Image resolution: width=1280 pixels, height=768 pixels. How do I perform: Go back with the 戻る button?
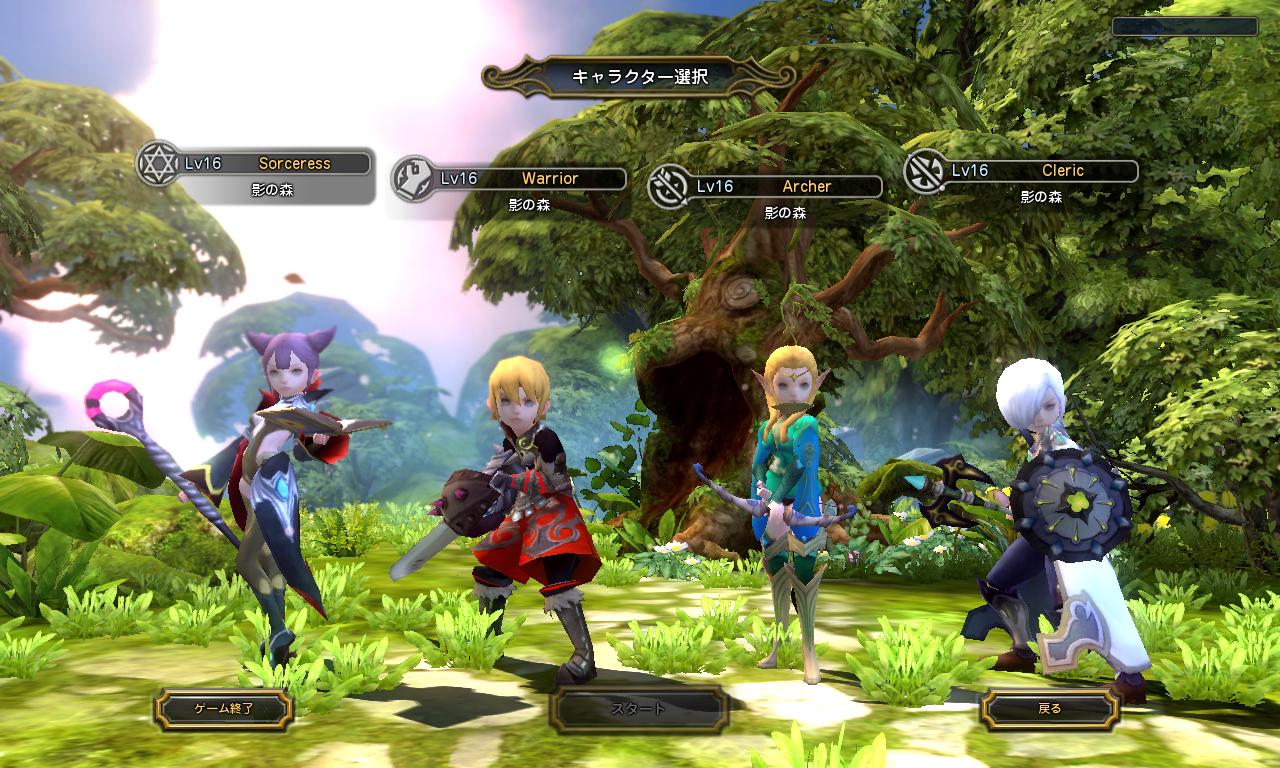click(x=1049, y=709)
